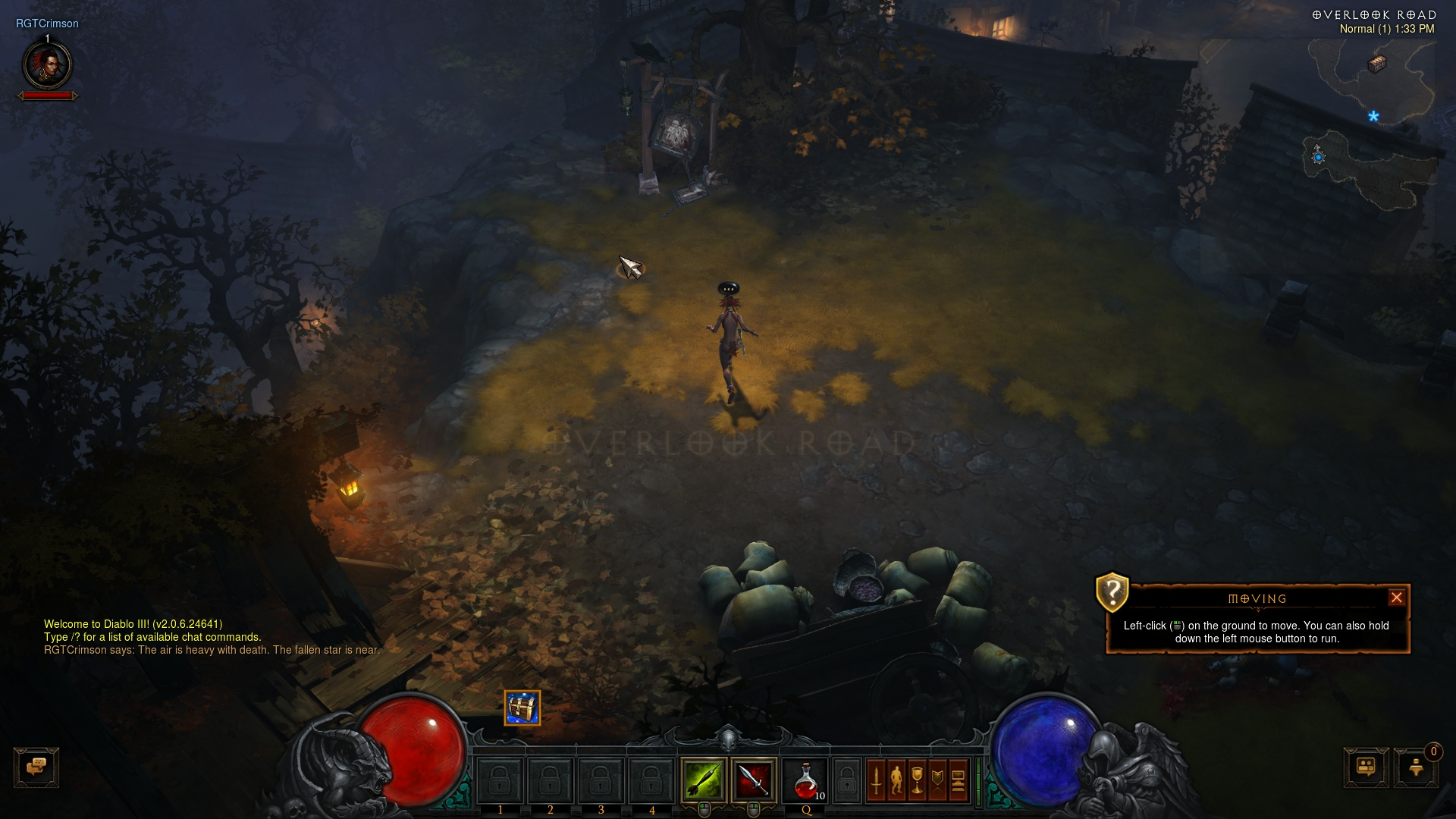Open the treasure chest notification icon
The height and width of the screenshot is (819, 1456).
click(522, 708)
